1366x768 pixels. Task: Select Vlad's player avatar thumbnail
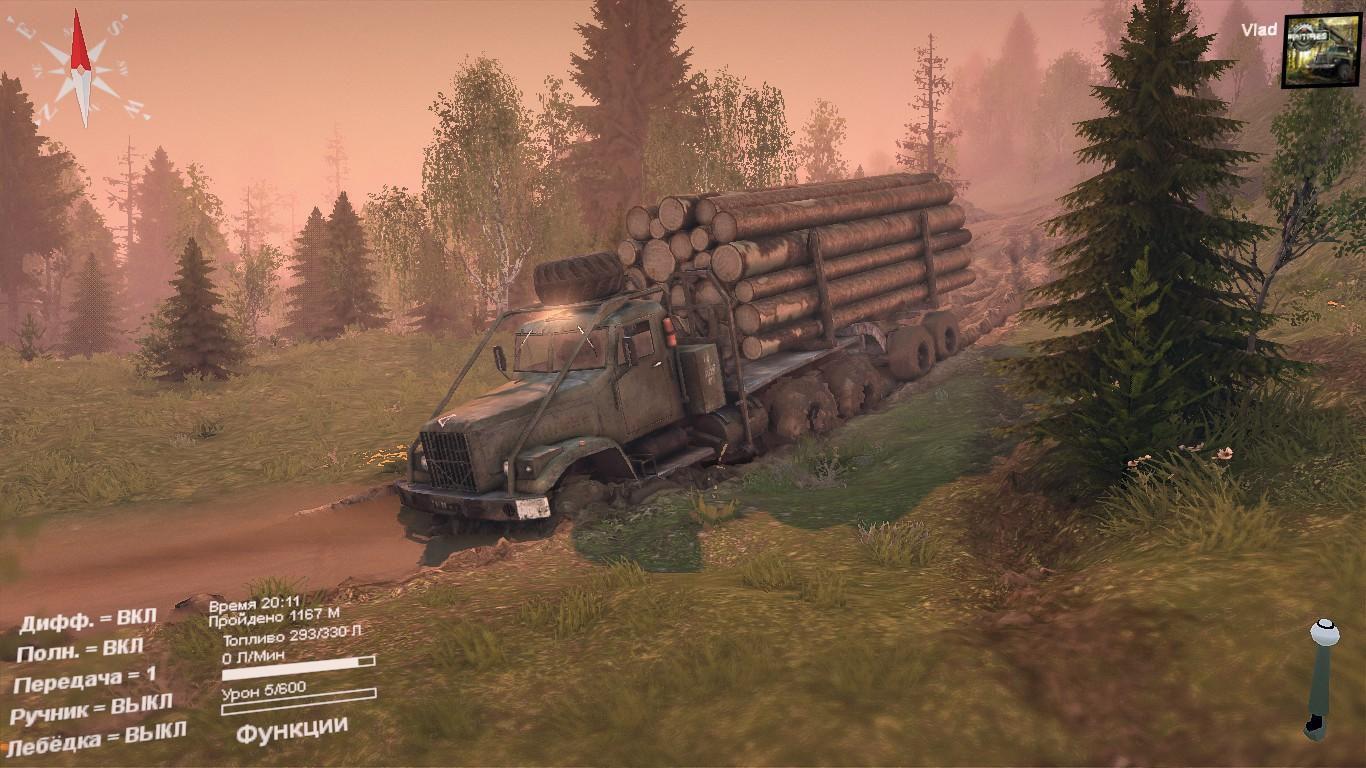[1321, 50]
